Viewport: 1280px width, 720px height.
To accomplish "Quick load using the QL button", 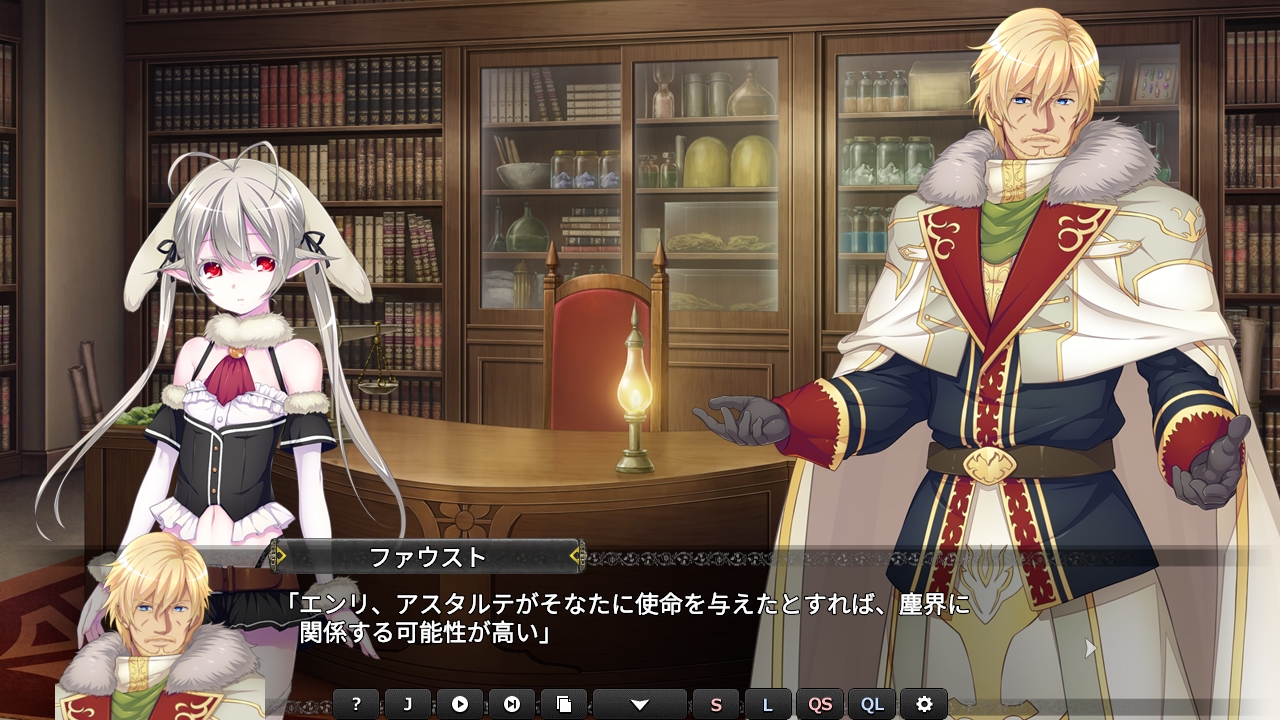I will (872, 704).
